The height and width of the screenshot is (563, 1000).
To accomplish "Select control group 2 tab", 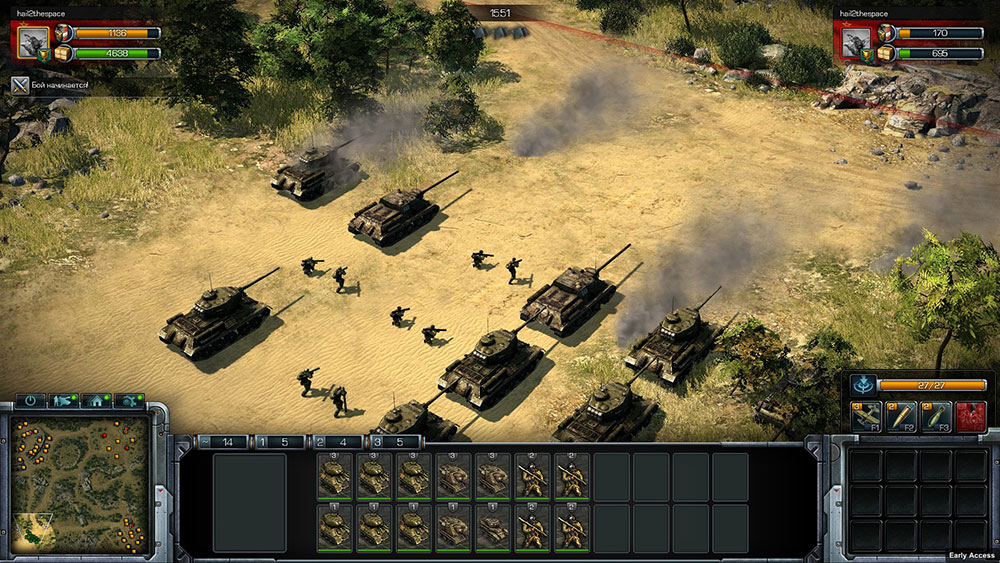I will 337,441.
